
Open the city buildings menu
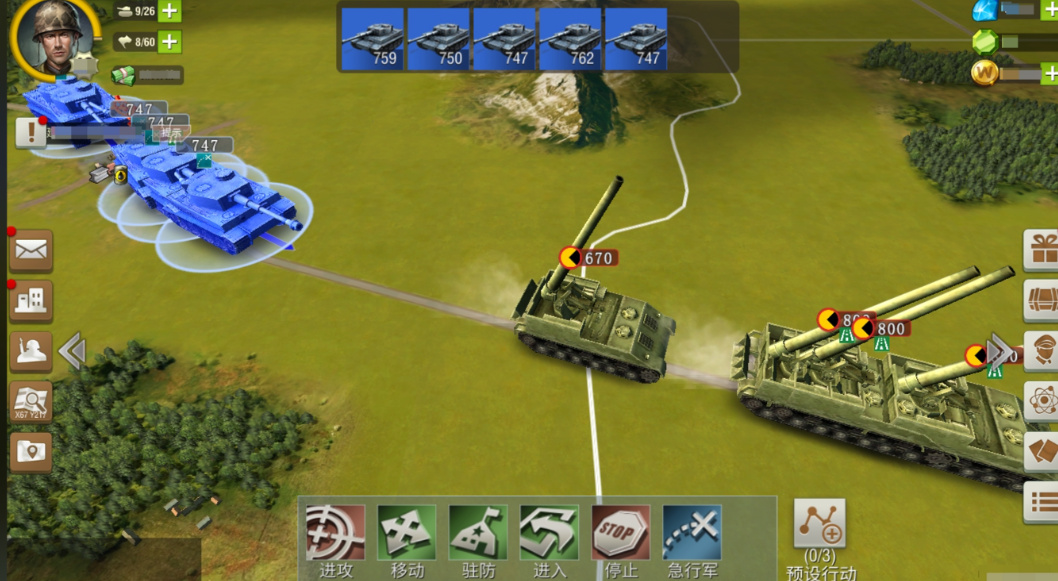(31, 301)
